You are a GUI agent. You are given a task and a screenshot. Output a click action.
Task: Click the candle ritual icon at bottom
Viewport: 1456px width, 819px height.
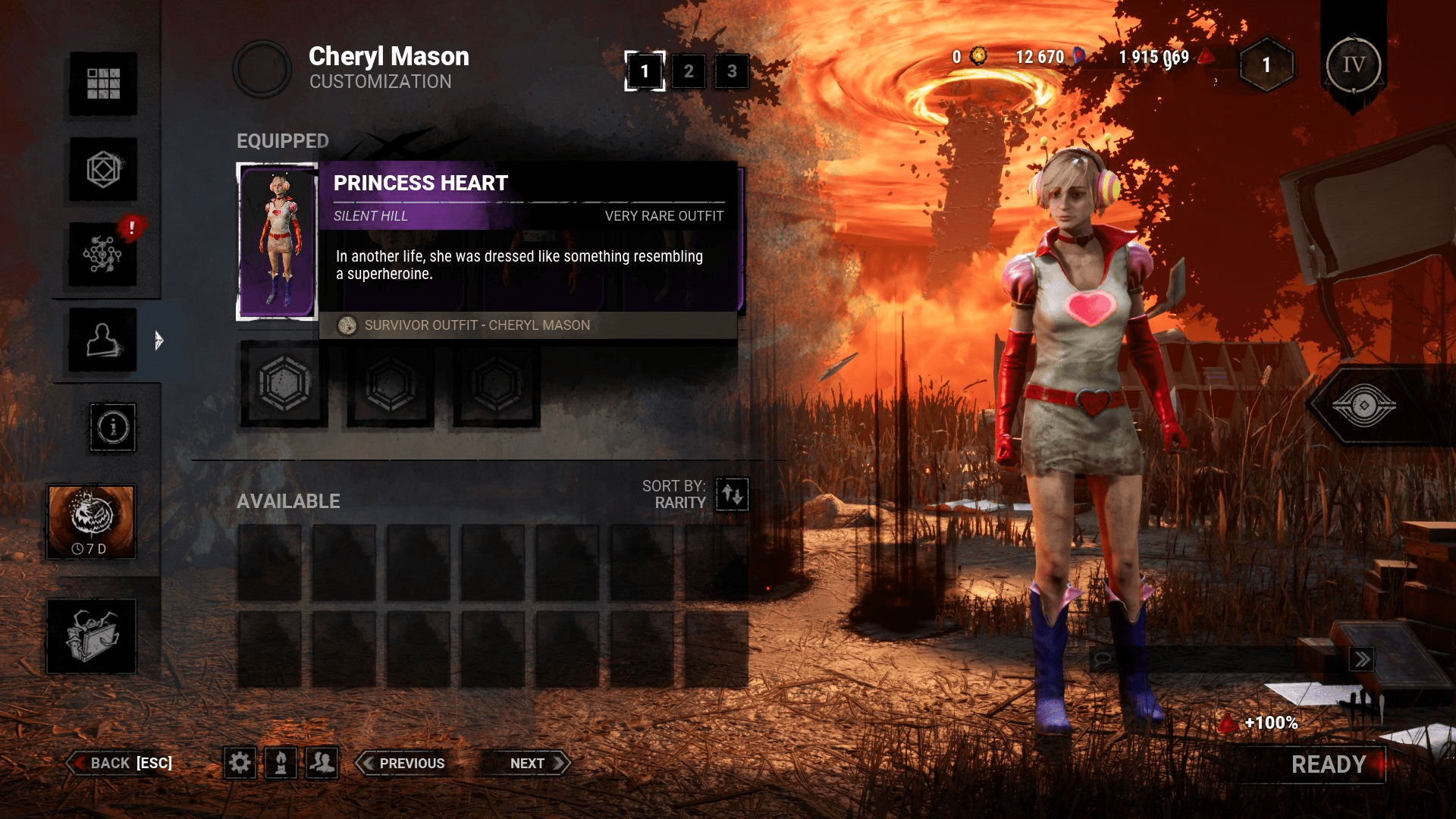pyautogui.click(x=281, y=763)
